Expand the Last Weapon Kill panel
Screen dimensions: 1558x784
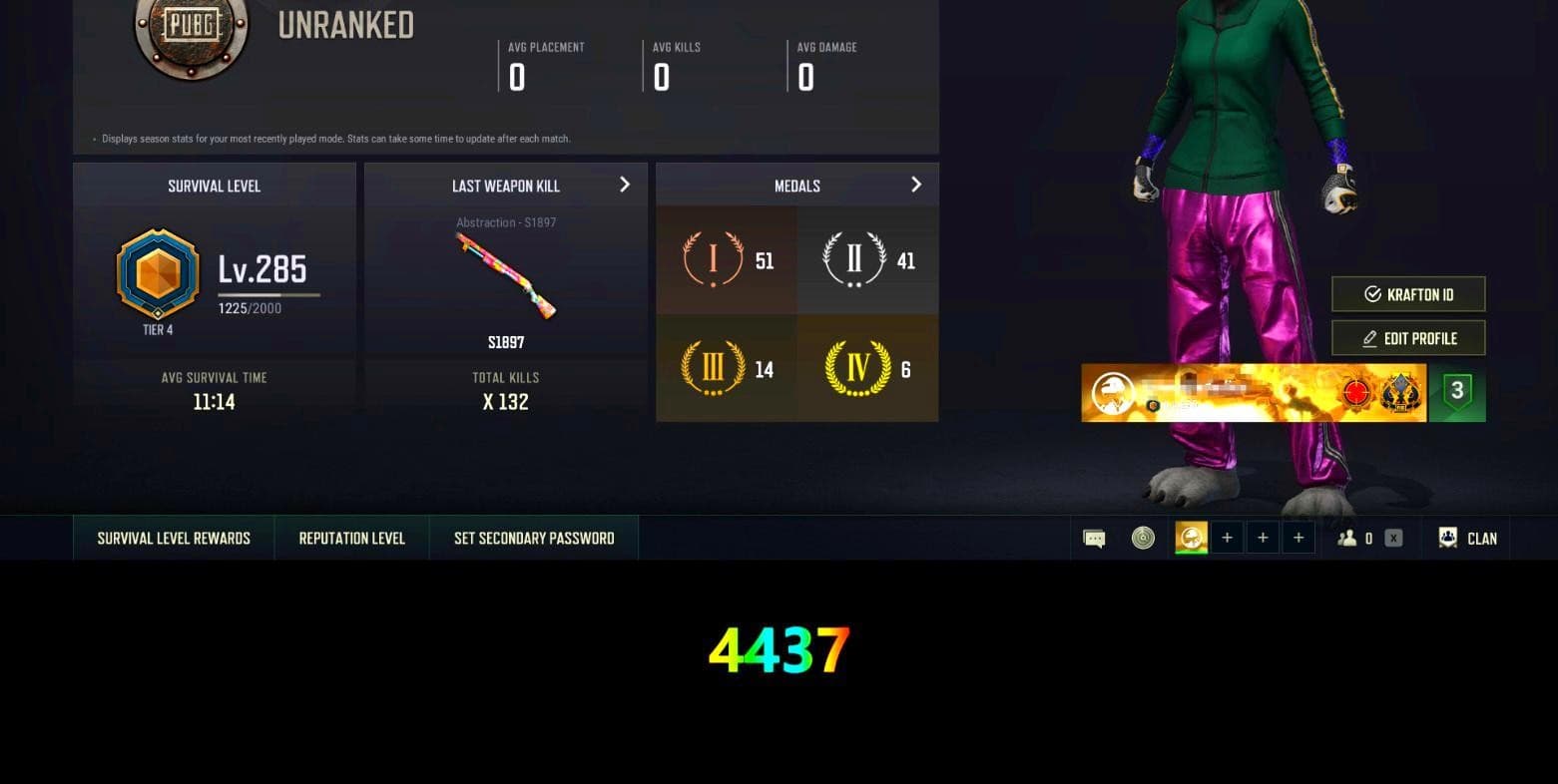coord(625,185)
